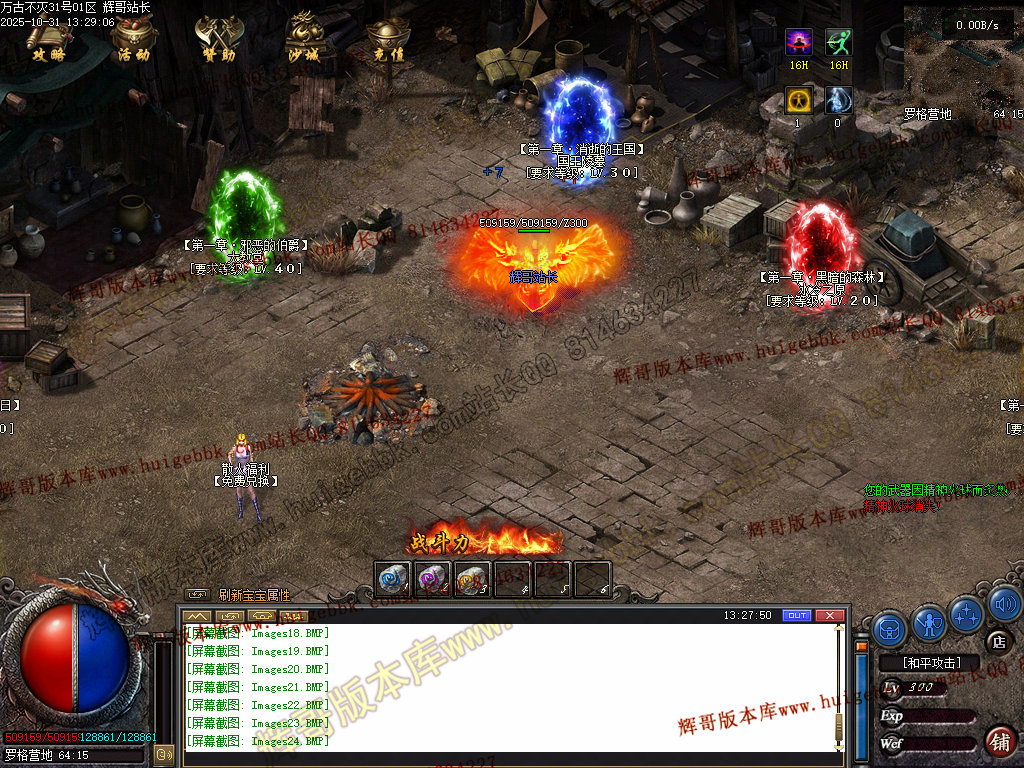Open the character figure panel button

tap(929, 625)
